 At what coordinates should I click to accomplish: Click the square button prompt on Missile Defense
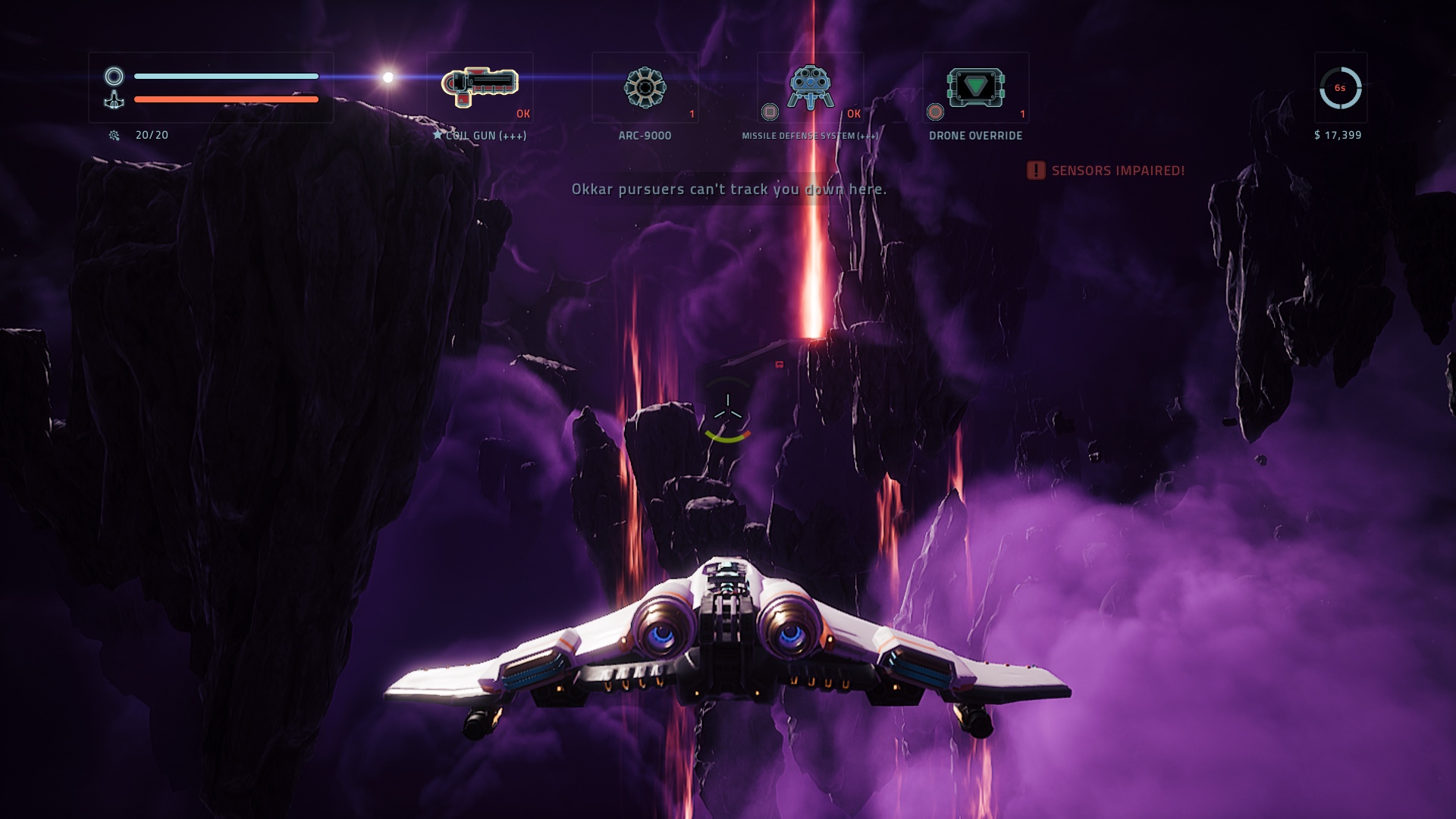tap(768, 112)
